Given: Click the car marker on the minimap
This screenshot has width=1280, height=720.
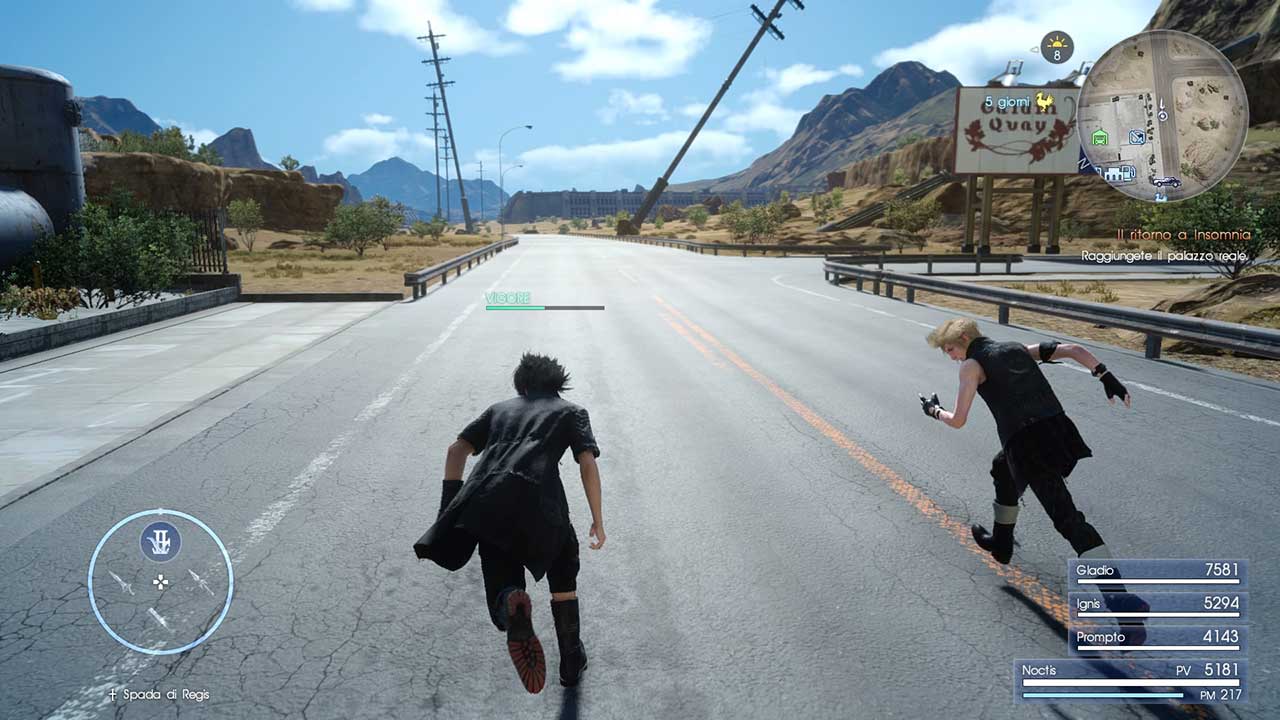Looking at the screenshot, I should click(x=1166, y=181).
